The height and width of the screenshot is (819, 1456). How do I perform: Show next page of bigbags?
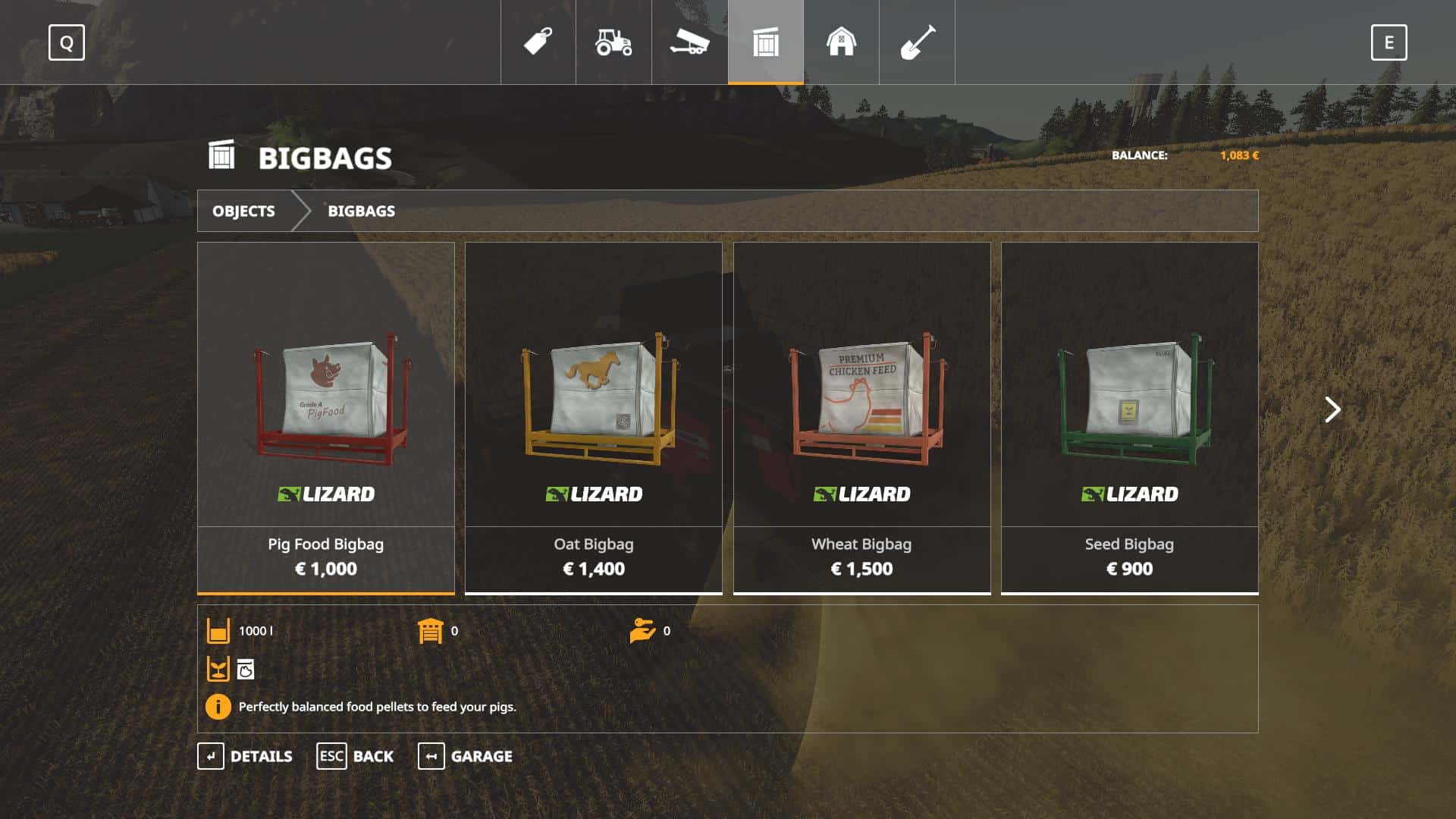tap(1332, 409)
